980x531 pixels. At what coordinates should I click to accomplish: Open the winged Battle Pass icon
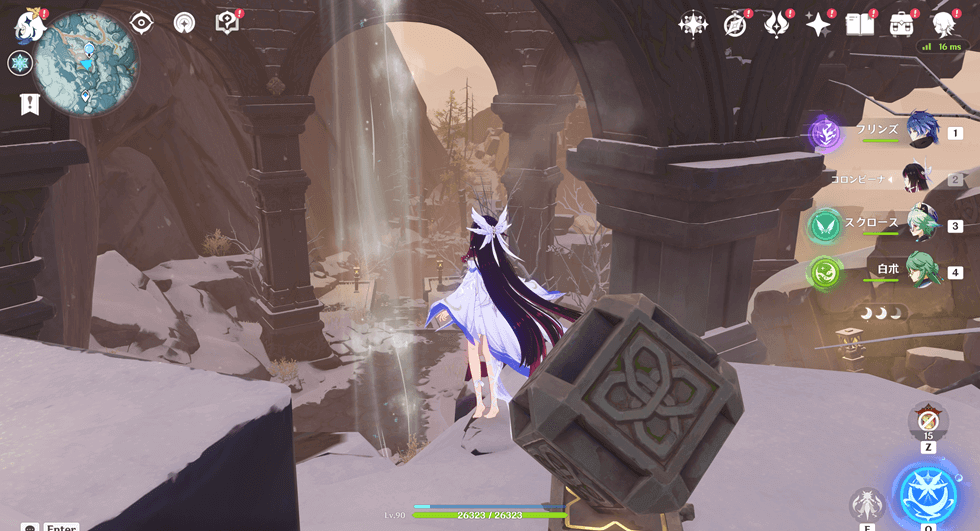click(777, 25)
